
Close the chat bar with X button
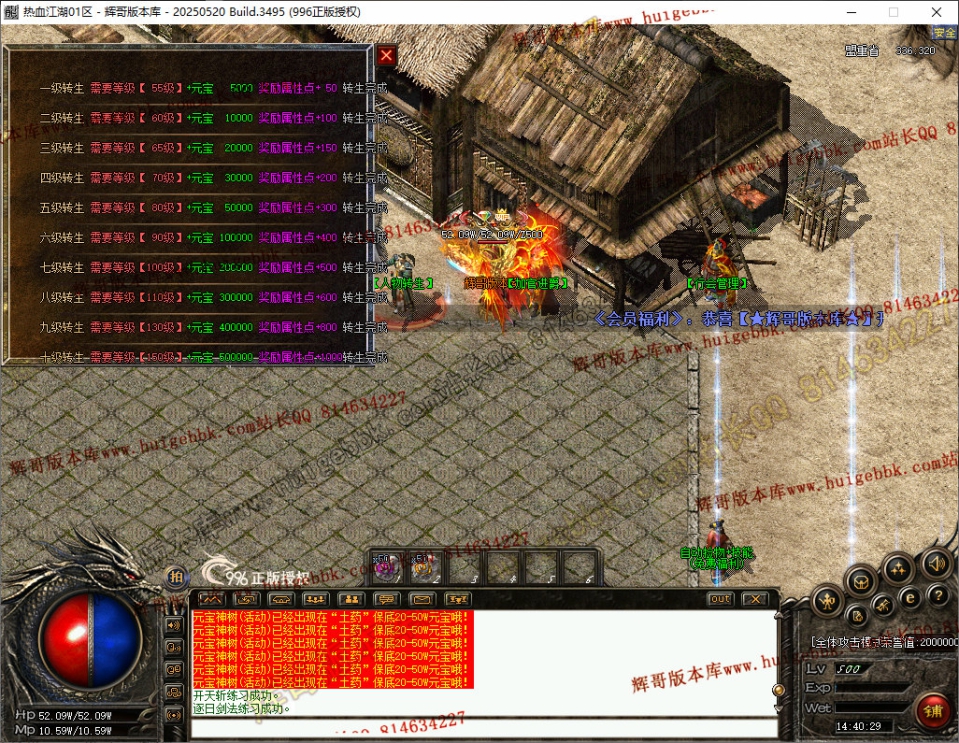tap(755, 599)
